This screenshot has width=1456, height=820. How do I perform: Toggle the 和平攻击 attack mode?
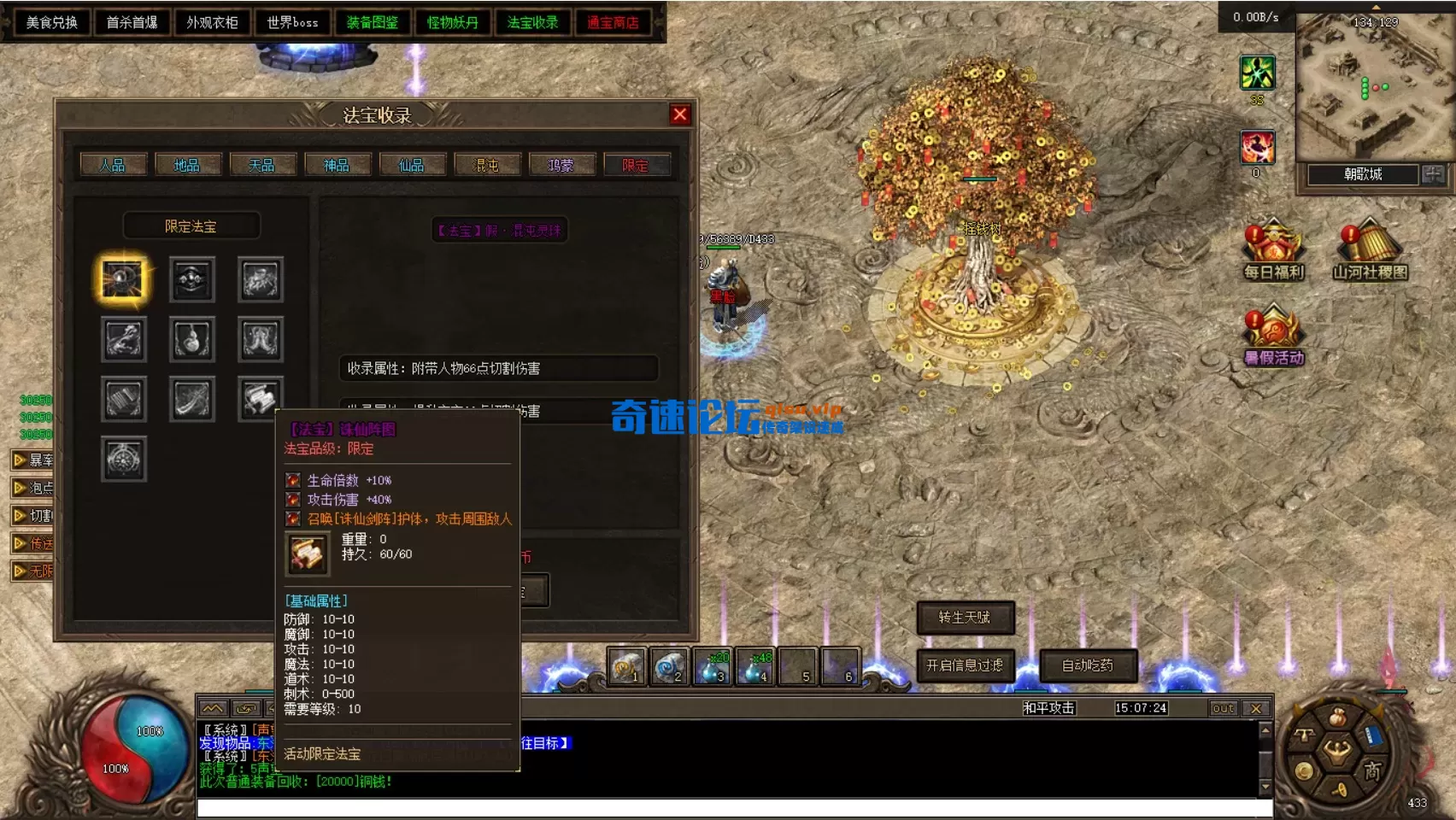[1049, 707]
